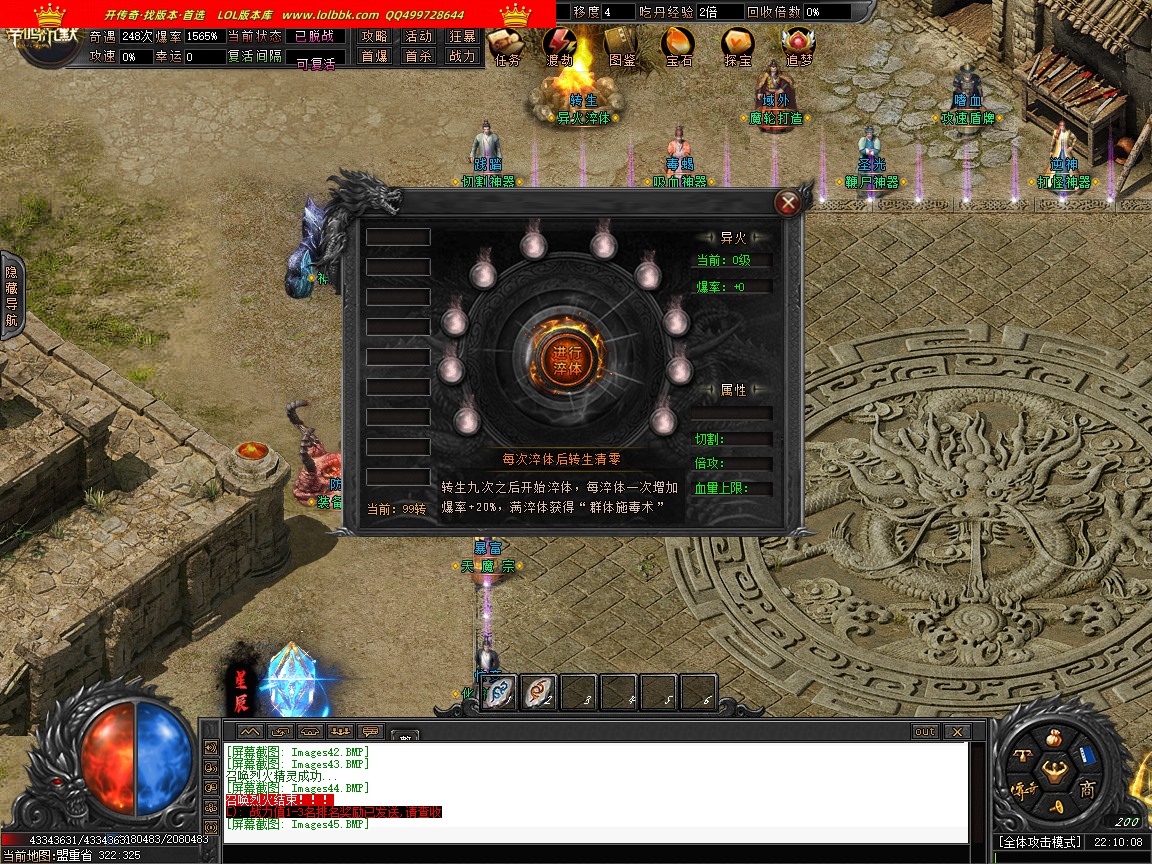This screenshot has width=1152, height=864.
Task: Click the 攻略 guide button
Action: (x=375, y=36)
